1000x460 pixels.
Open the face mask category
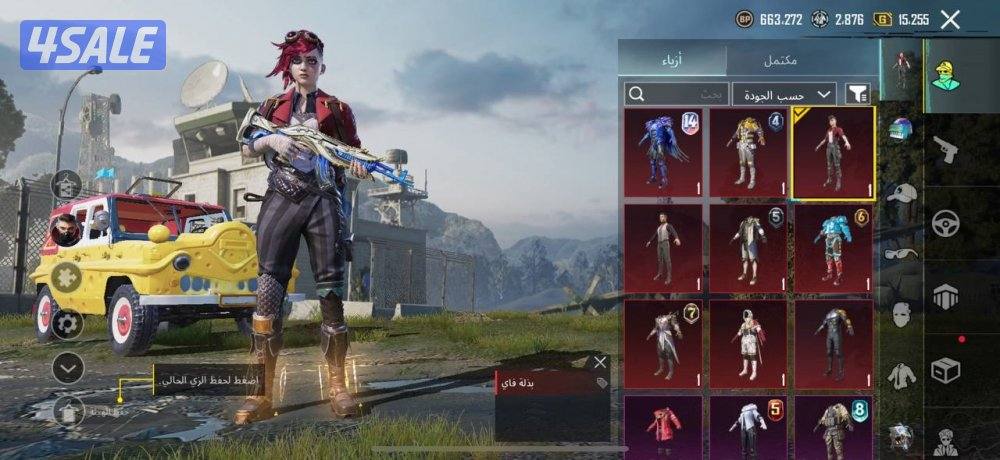pyautogui.click(x=901, y=315)
